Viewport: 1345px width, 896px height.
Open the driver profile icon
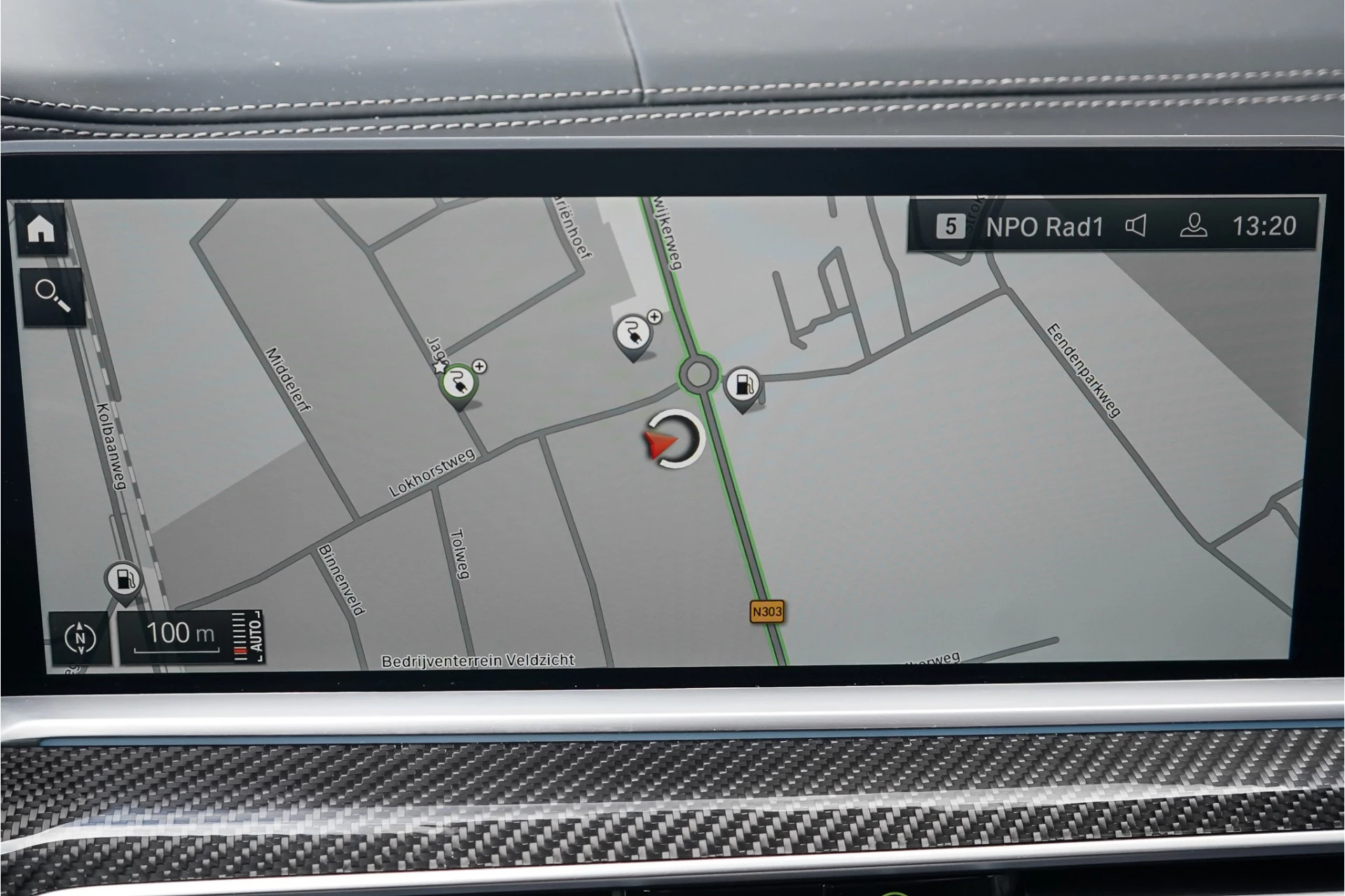tap(1195, 226)
